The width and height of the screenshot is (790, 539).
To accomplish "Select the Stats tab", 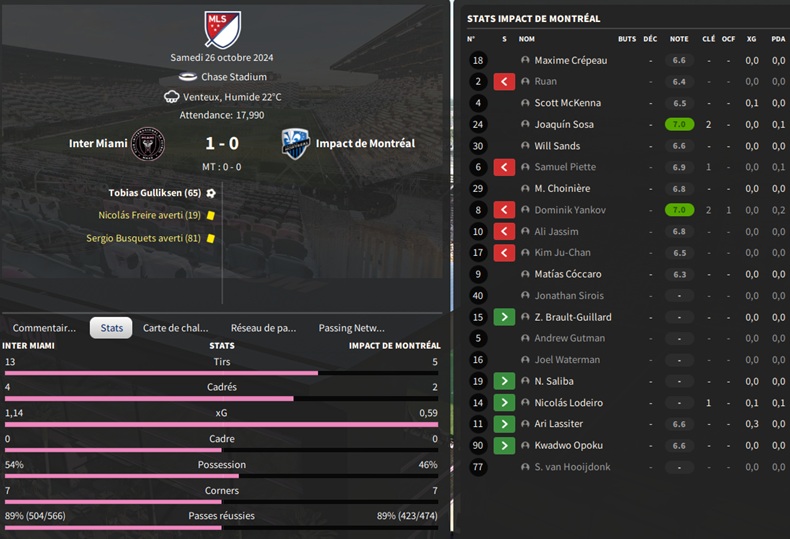I will 111,327.
